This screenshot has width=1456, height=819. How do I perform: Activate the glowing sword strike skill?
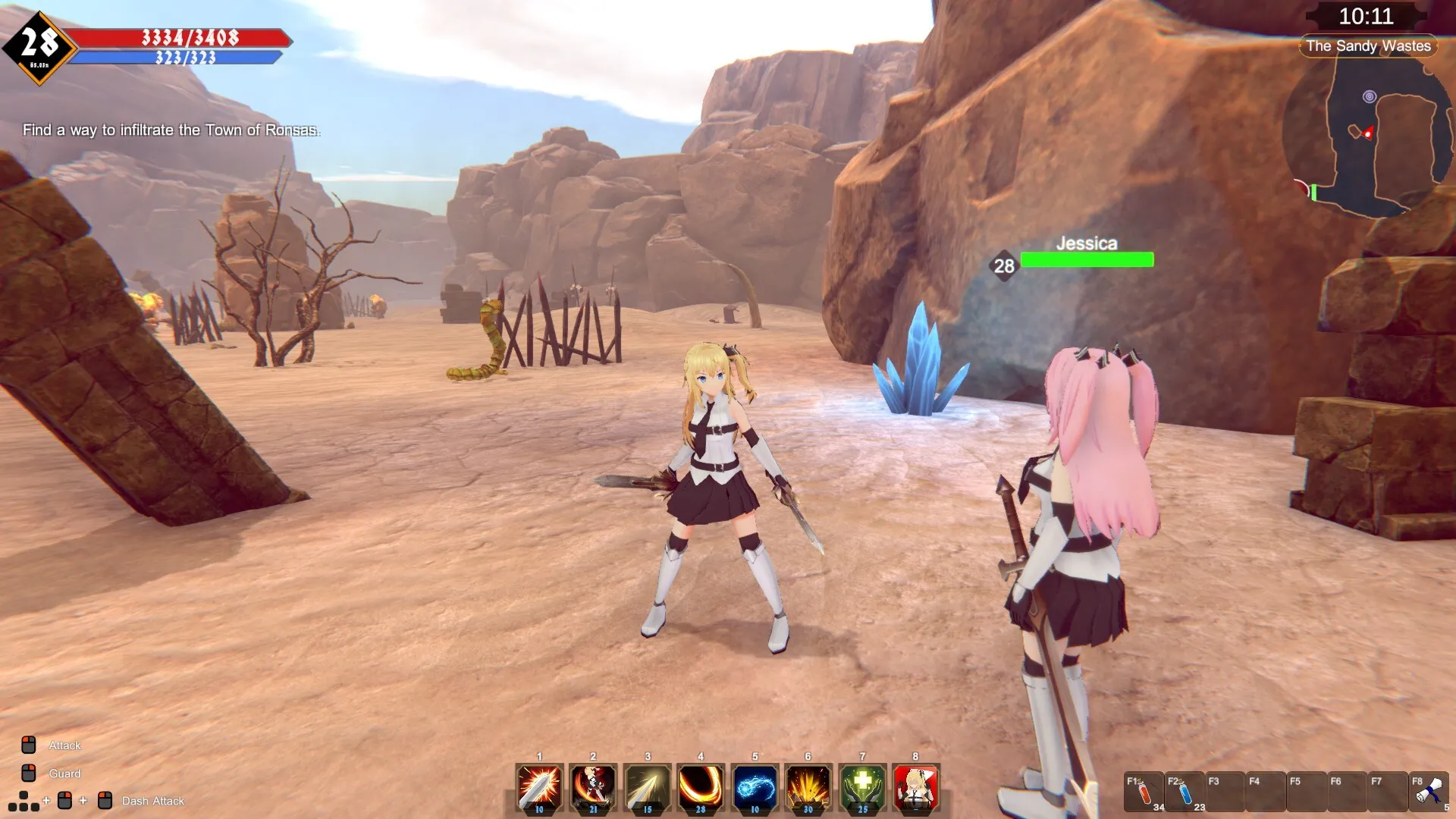click(539, 788)
